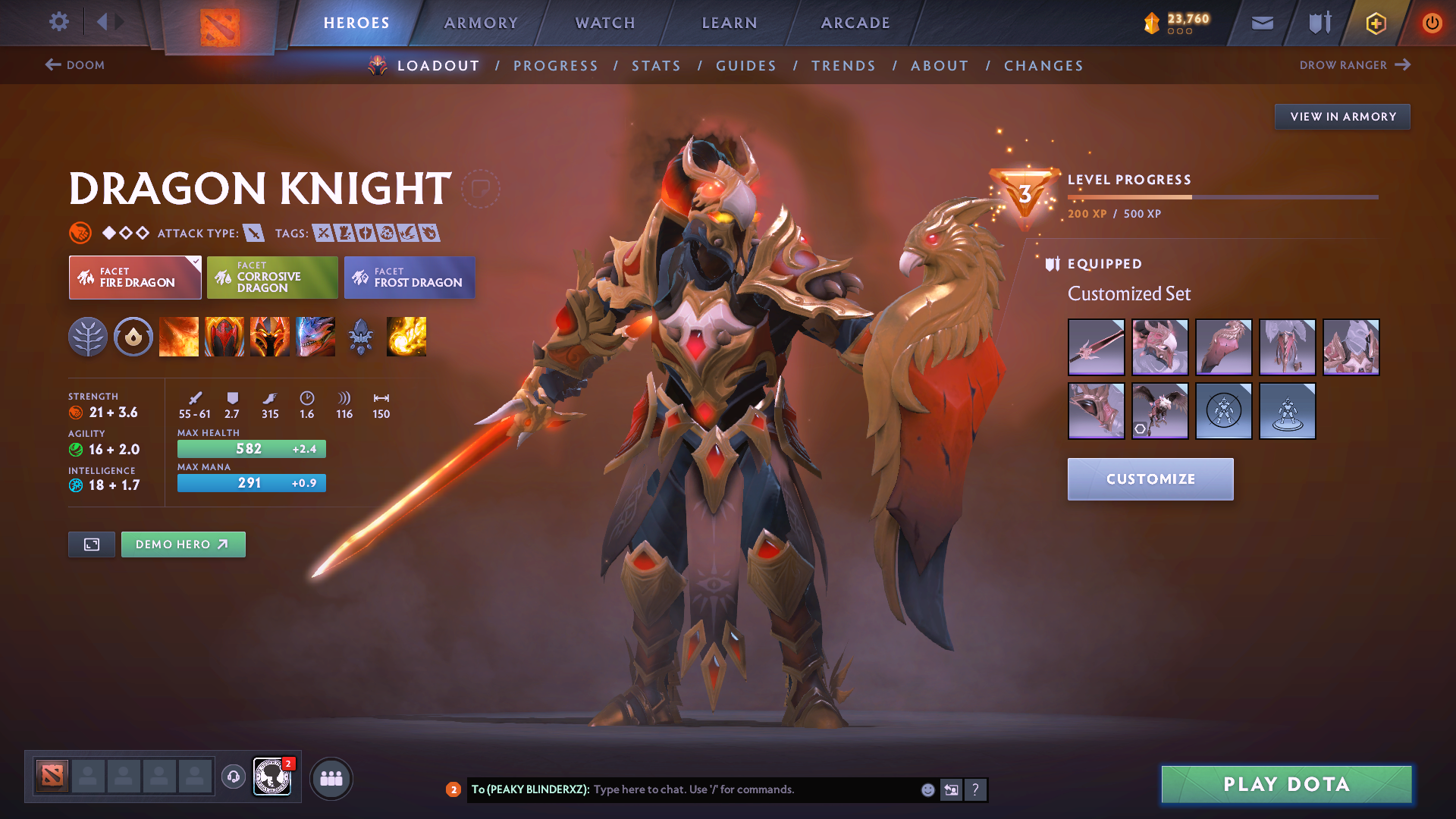Image resolution: width=1456 pixels, height=819 pixels.
Task: Switch to the Frost Dragon facet
Action: coord(409,278)
